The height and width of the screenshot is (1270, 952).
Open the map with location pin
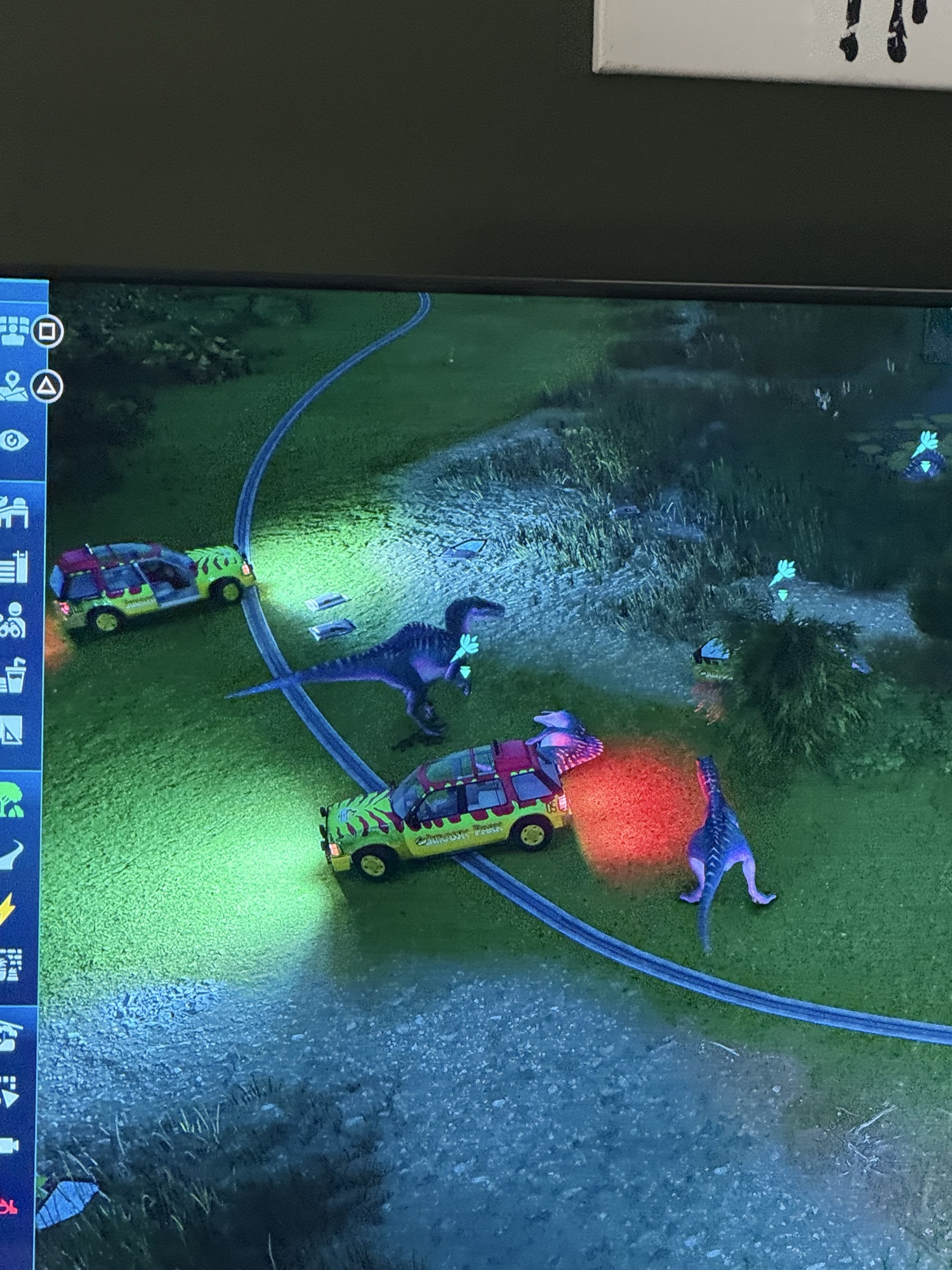click(x=13, y=386)
